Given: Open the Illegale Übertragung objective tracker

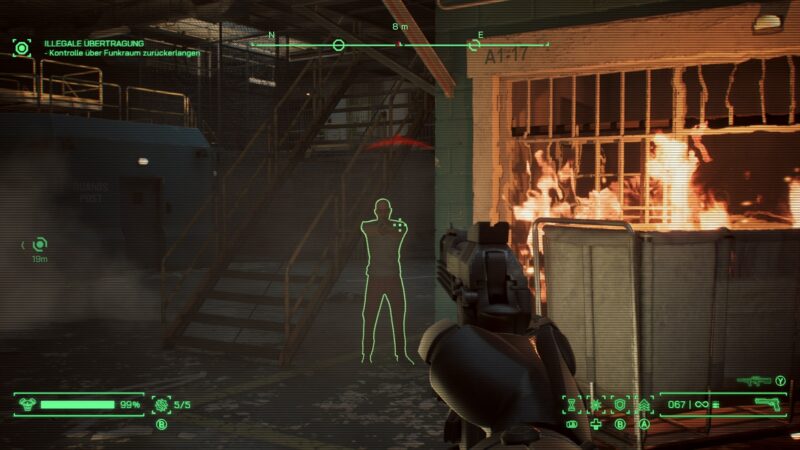Looking at the screenshot, I should coord(95,44).
